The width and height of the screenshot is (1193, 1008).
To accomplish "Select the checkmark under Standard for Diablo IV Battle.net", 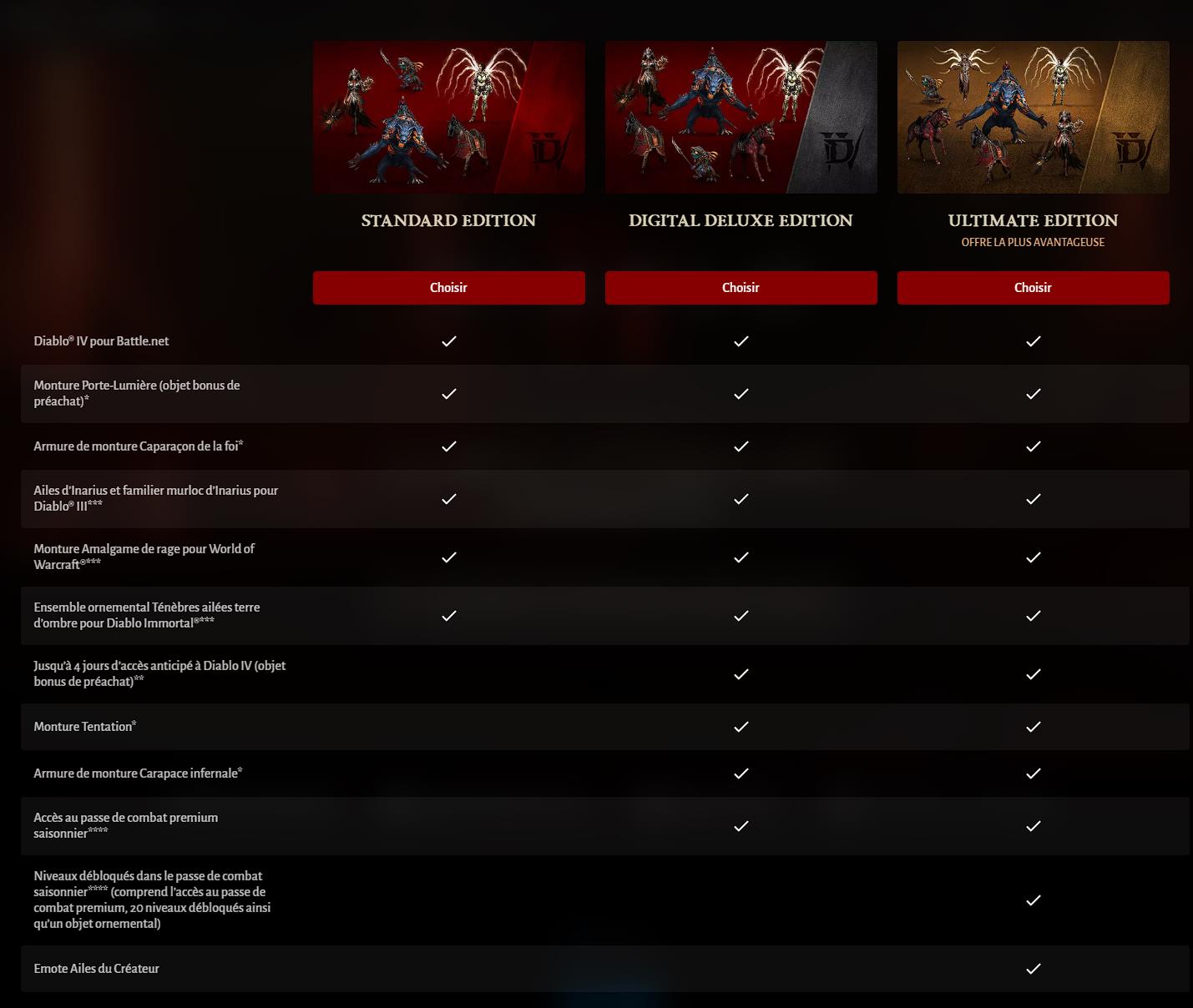I will [x=448, y=340].
